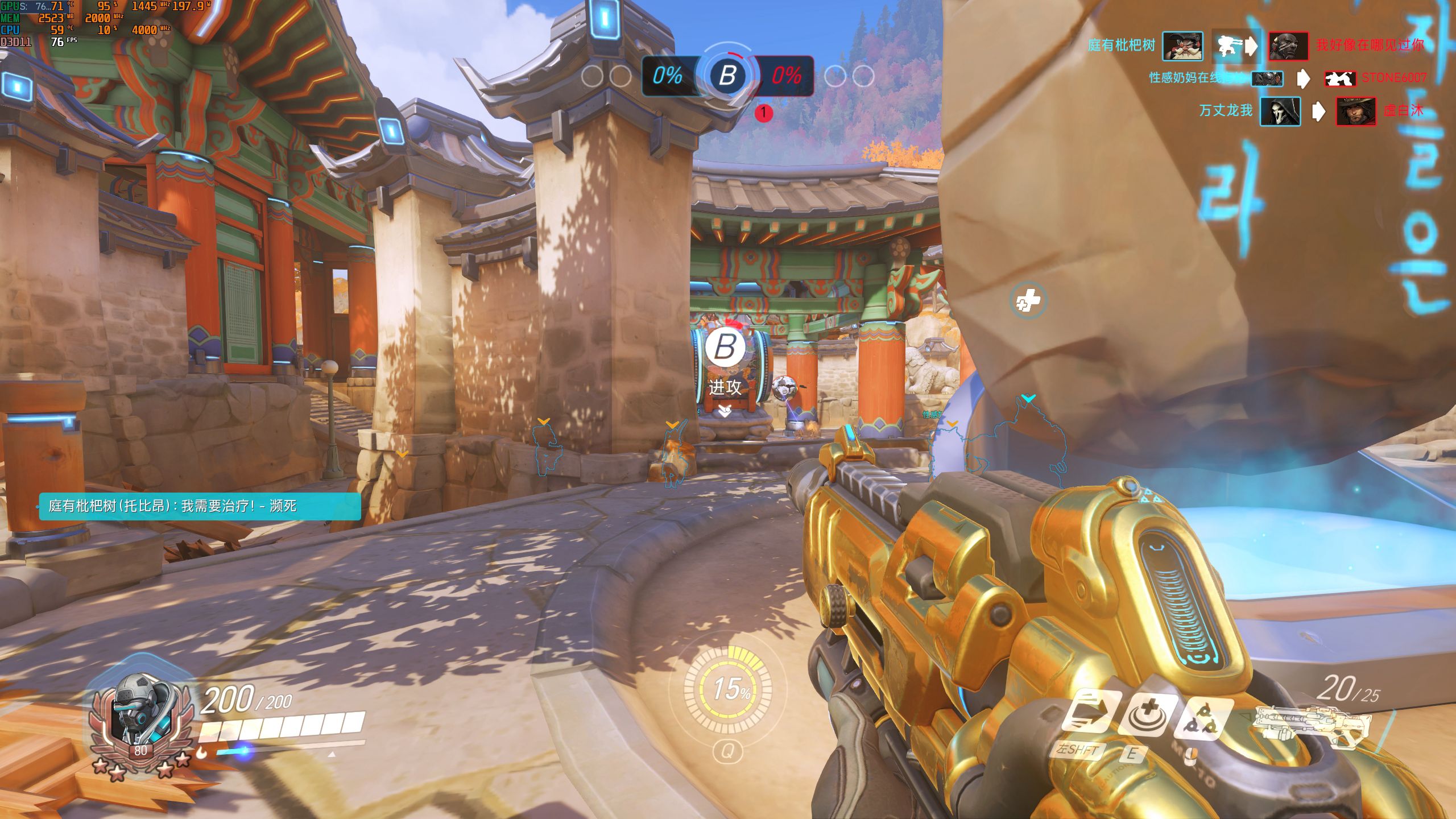Click the red number 1 enemy count badge
The image size is (1456, 819).
(x=763, y=113)
